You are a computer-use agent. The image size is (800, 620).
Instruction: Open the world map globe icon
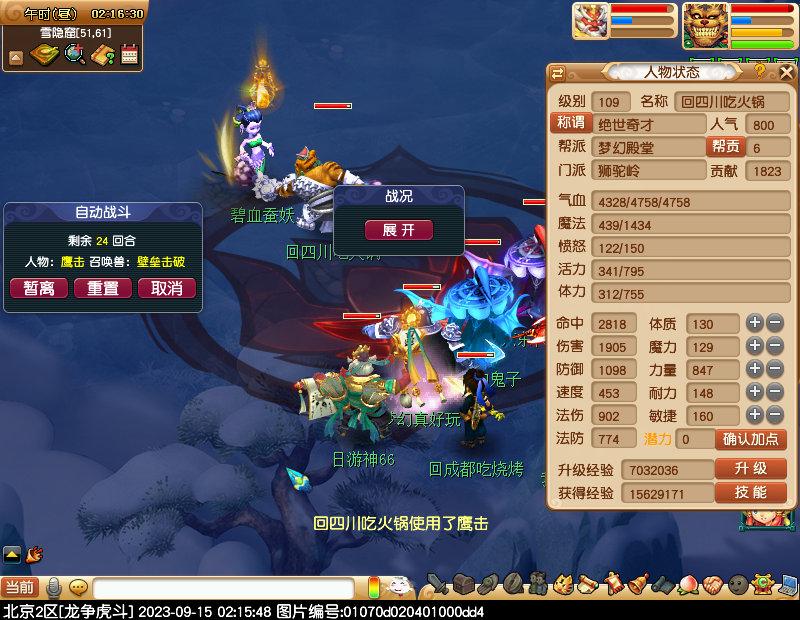pyautogui.click(x=74, y=55)
